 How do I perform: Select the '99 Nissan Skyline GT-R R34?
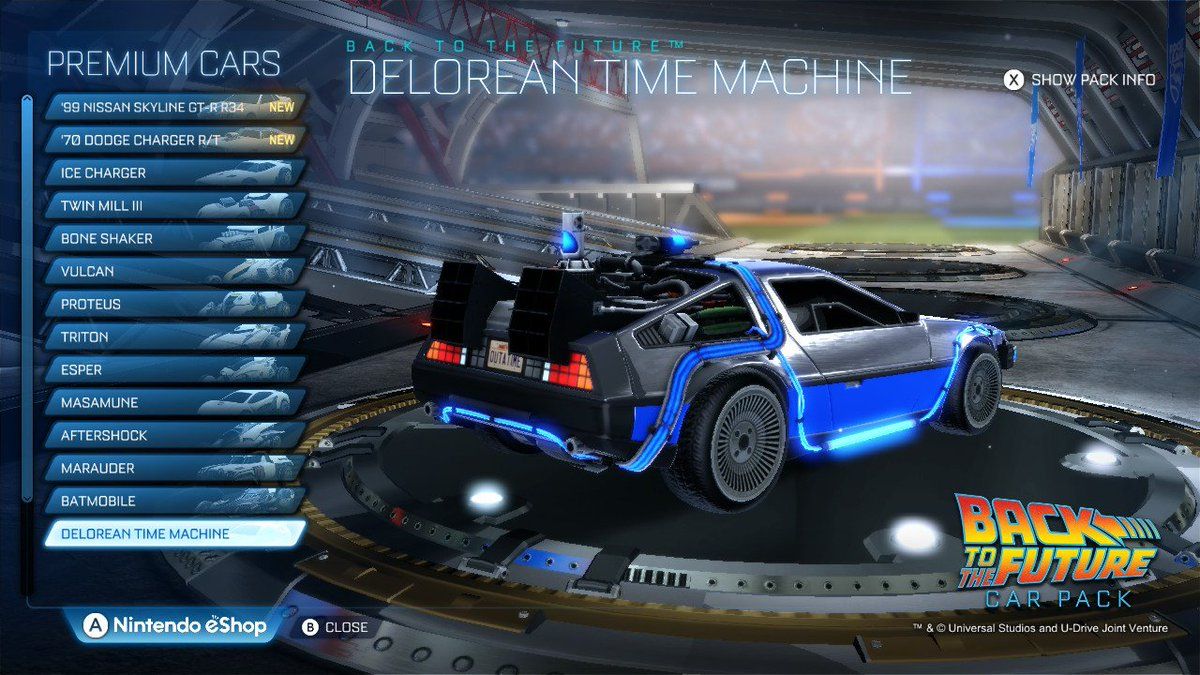[x=172, y=107]
